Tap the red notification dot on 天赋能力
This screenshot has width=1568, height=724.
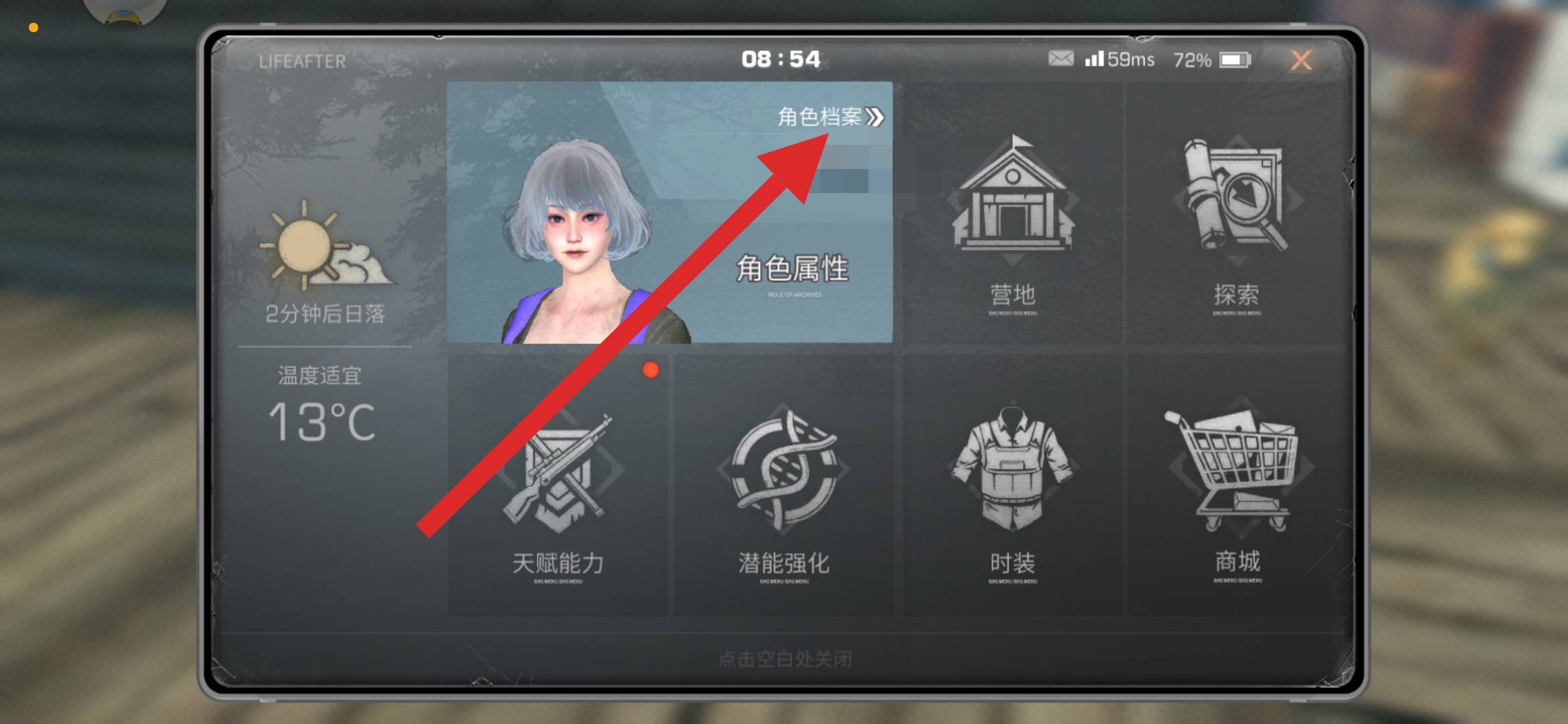click(x=651, y=369)
